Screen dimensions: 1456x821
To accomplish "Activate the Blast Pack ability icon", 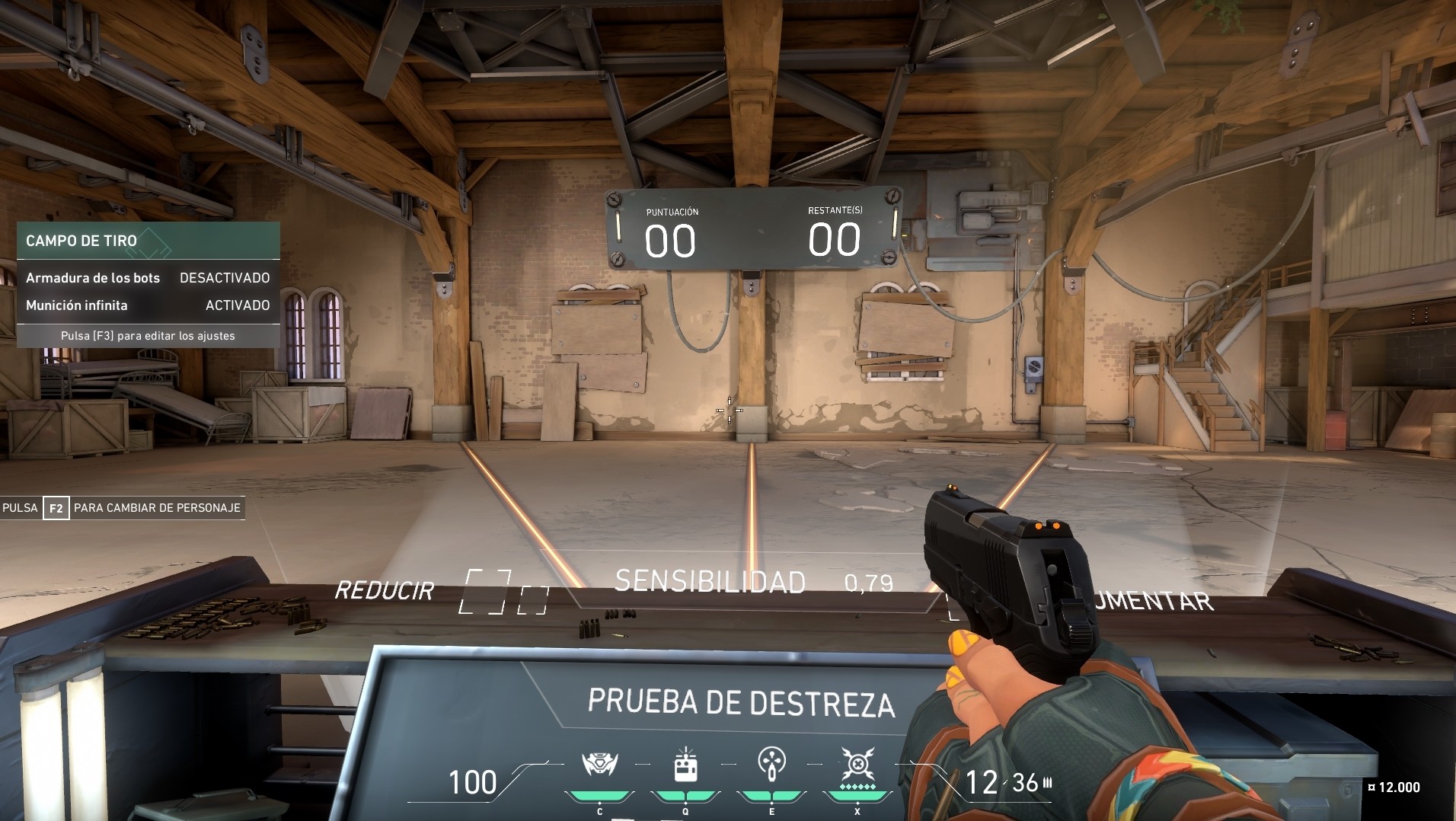I will [x=685, y=765].
